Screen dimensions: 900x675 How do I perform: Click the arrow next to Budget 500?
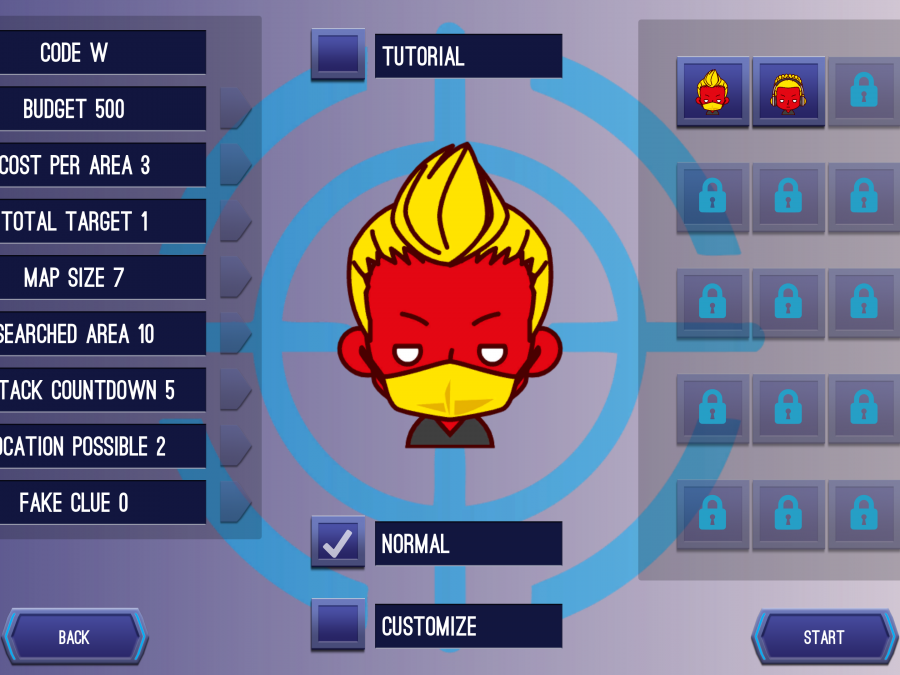tap(234, 108)
